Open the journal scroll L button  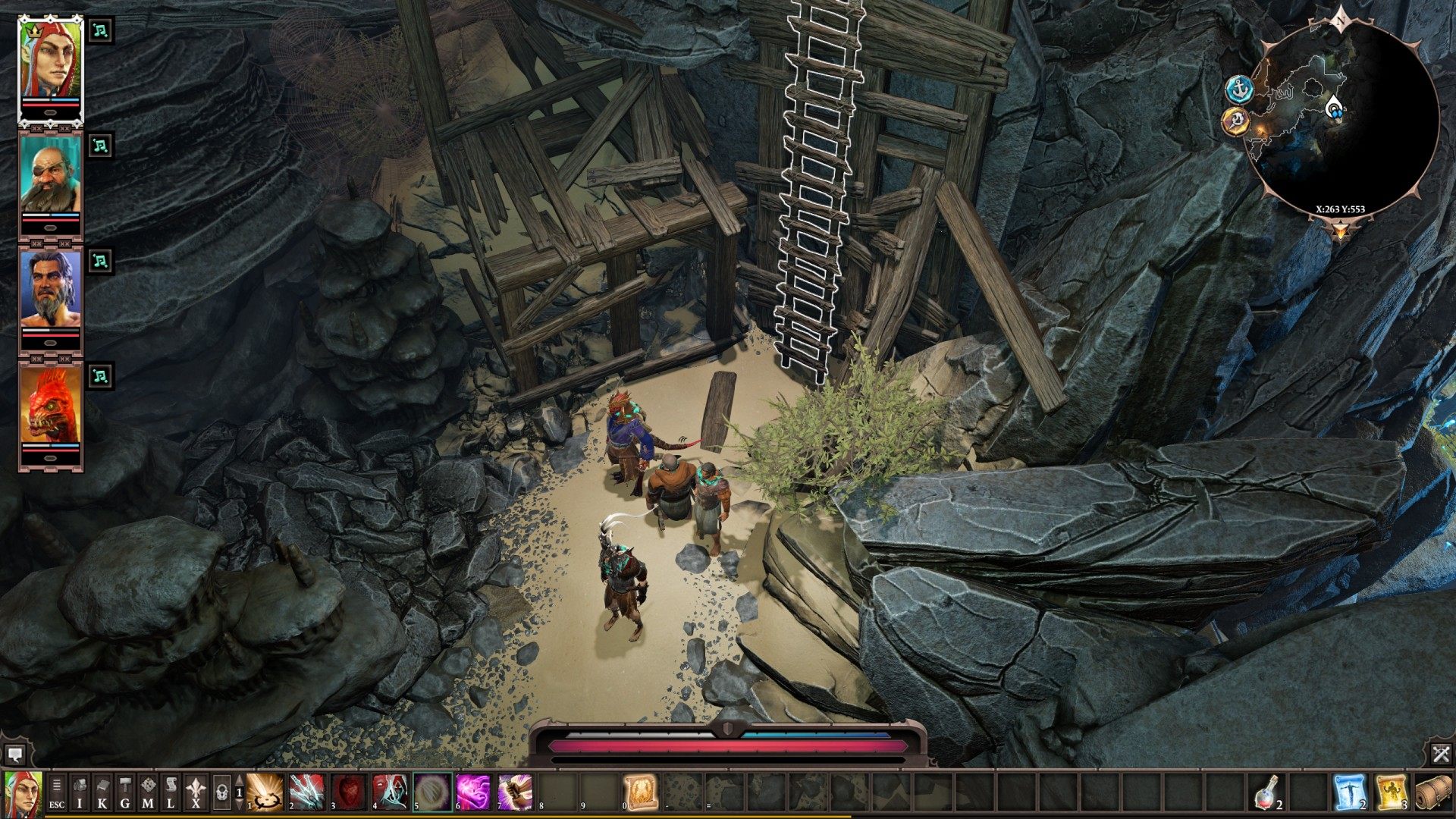pyautogui.click(x=171, y=792)
